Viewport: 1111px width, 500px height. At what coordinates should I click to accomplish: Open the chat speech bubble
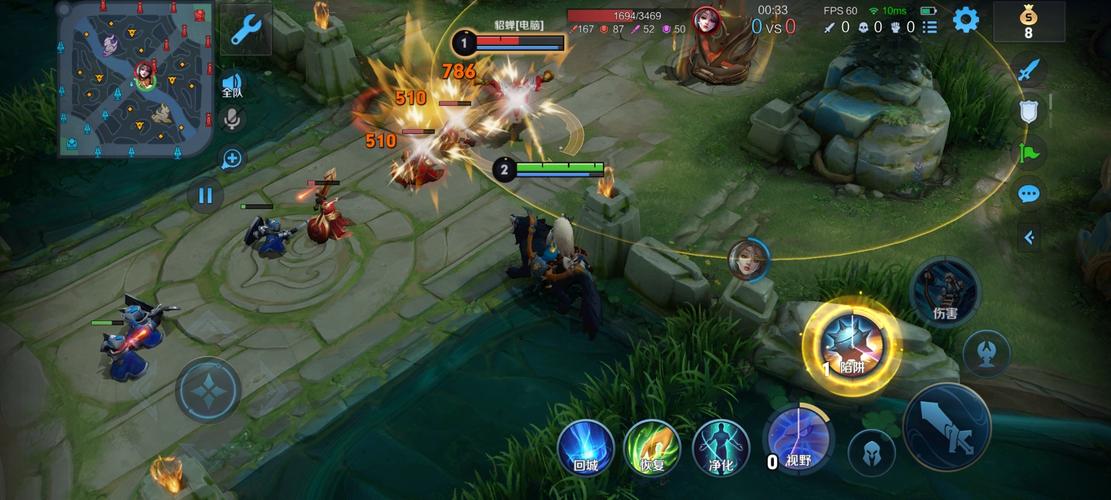point(1029,193)
